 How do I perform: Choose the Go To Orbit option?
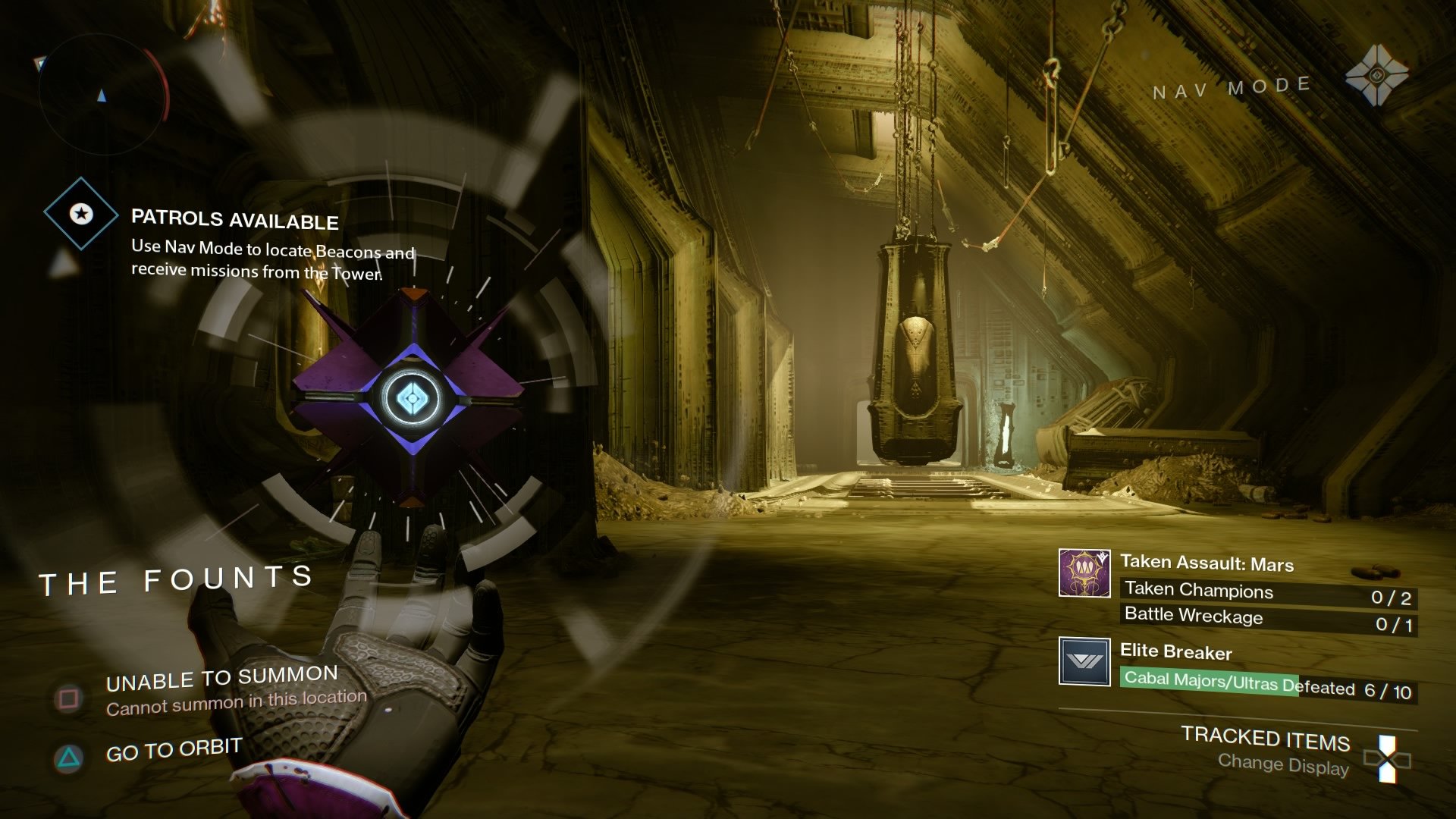174,750
